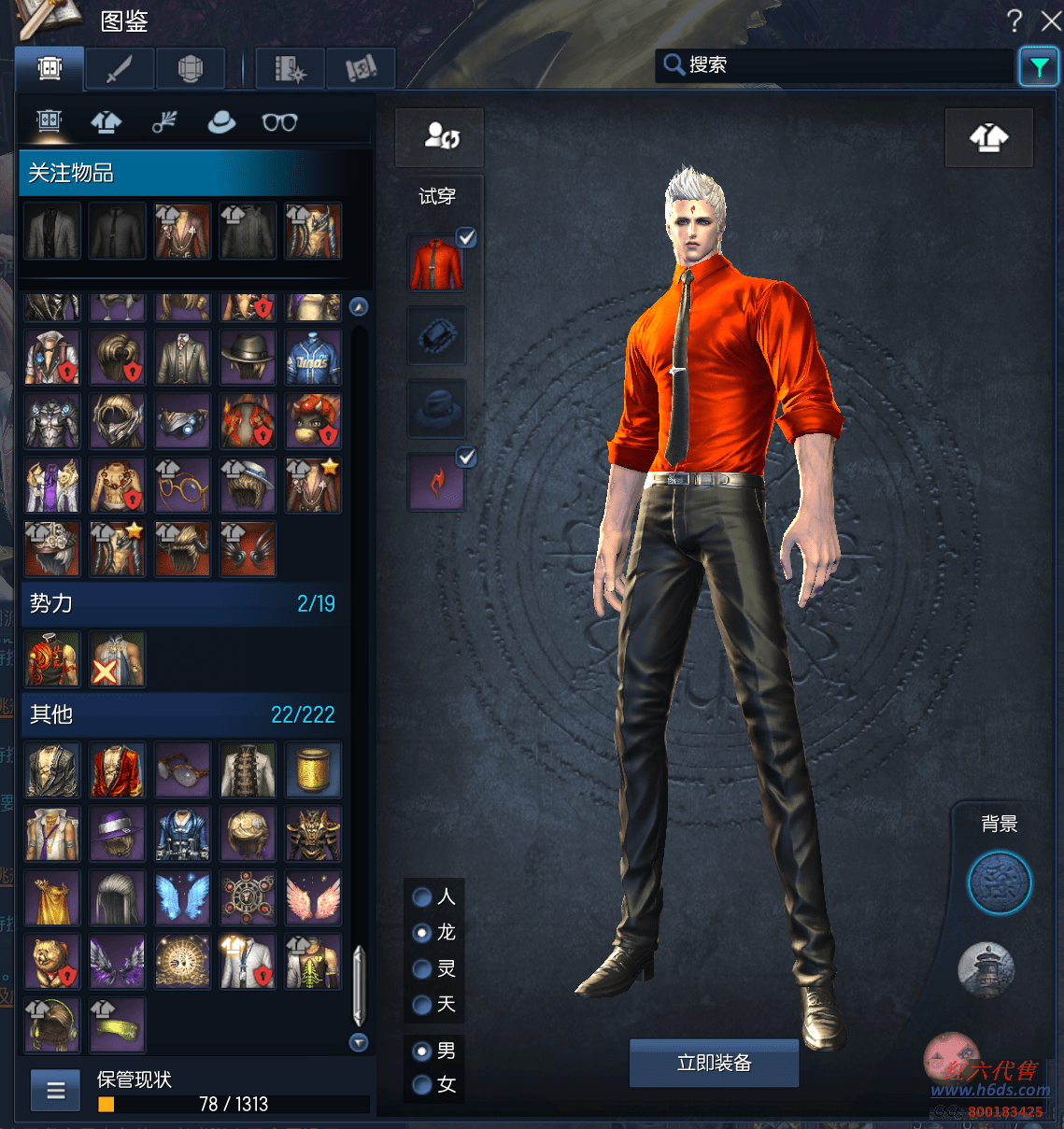Select the blue baseball jersey outfit
This screenshot has height=1129, width=1064.
(313, 357)
